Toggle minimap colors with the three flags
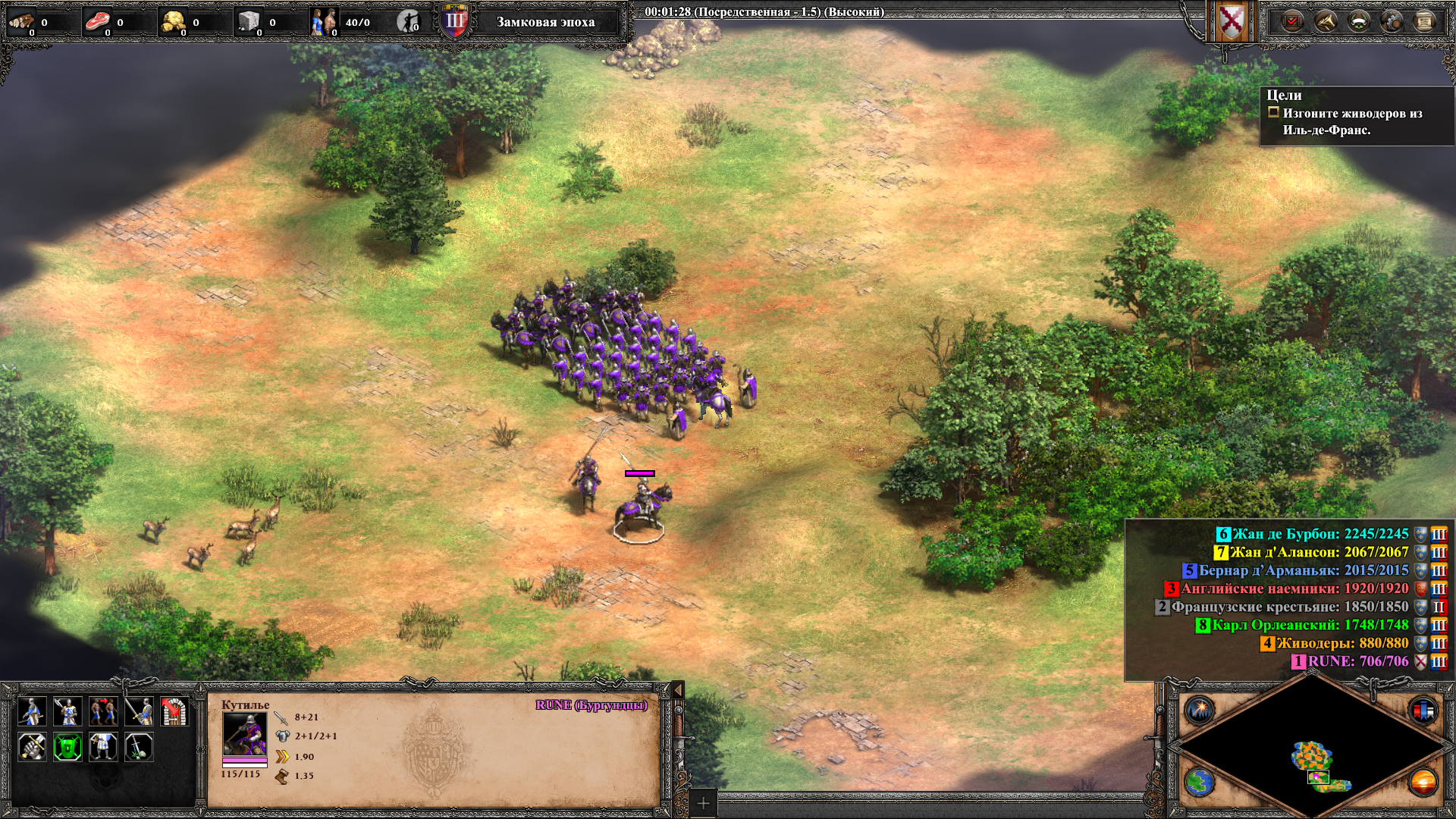Screen dimensions: 1456x819 (x=1423, y=711)
